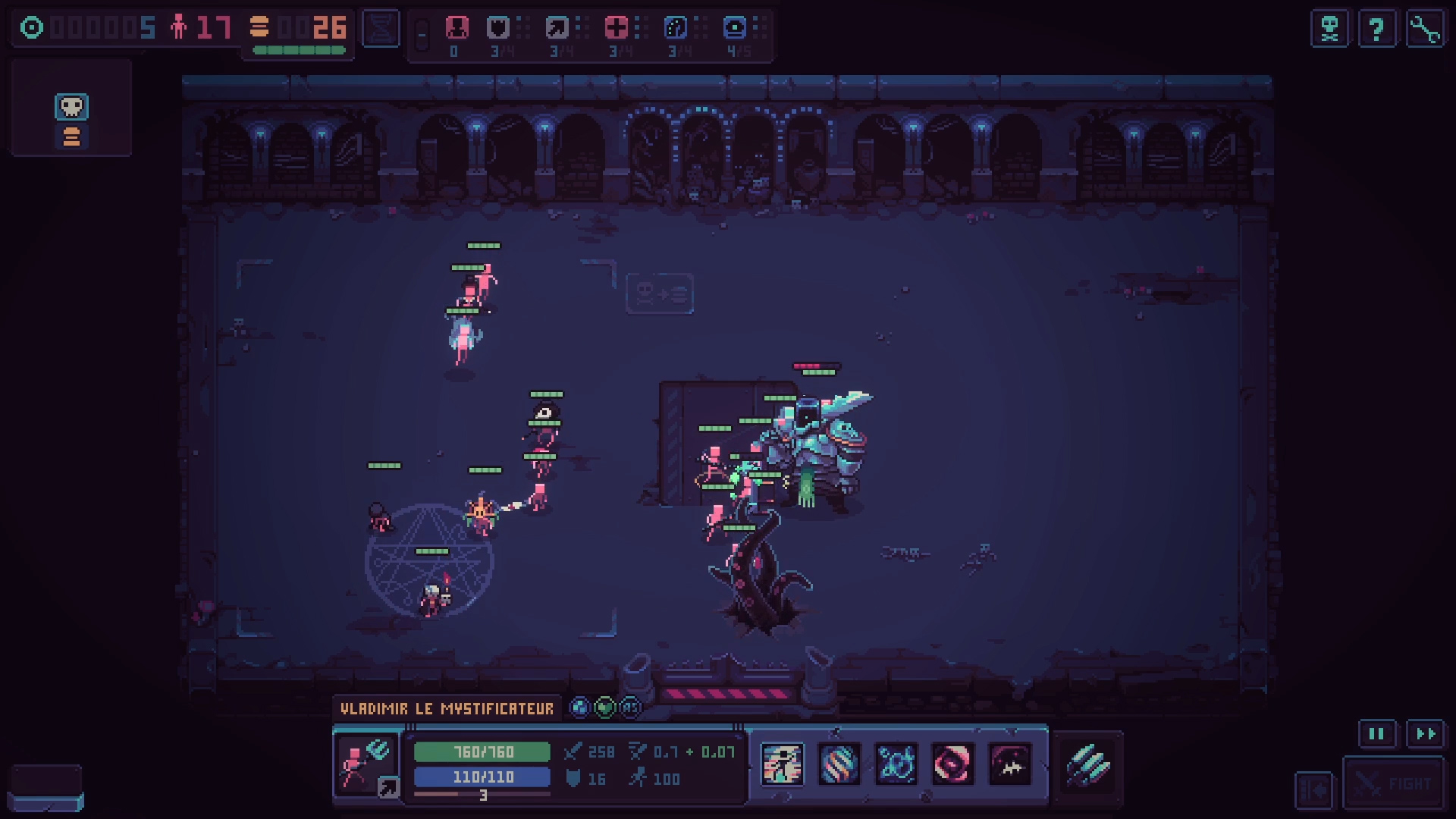Viewport: 1456px width, 819px height.
Task: Select the blue eye class icon
Action: [734, 29]
